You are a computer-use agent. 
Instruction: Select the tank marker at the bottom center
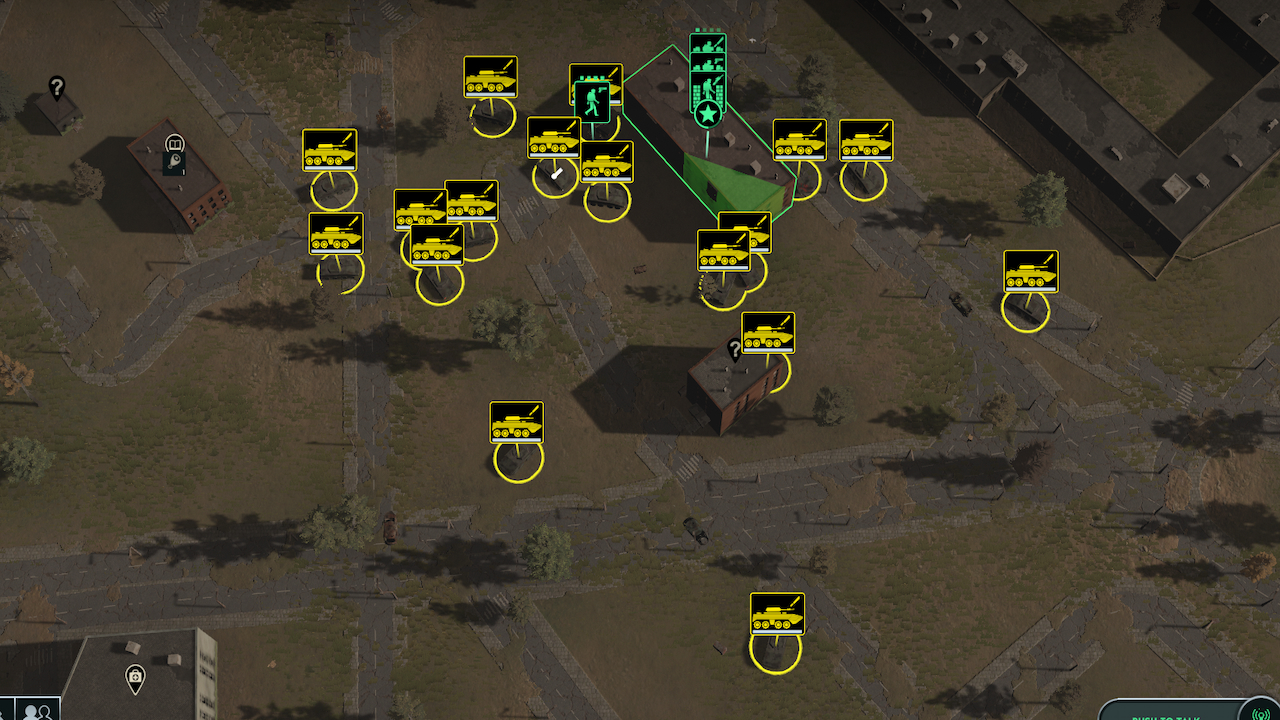pyautogui.click(x=777, y=614)
